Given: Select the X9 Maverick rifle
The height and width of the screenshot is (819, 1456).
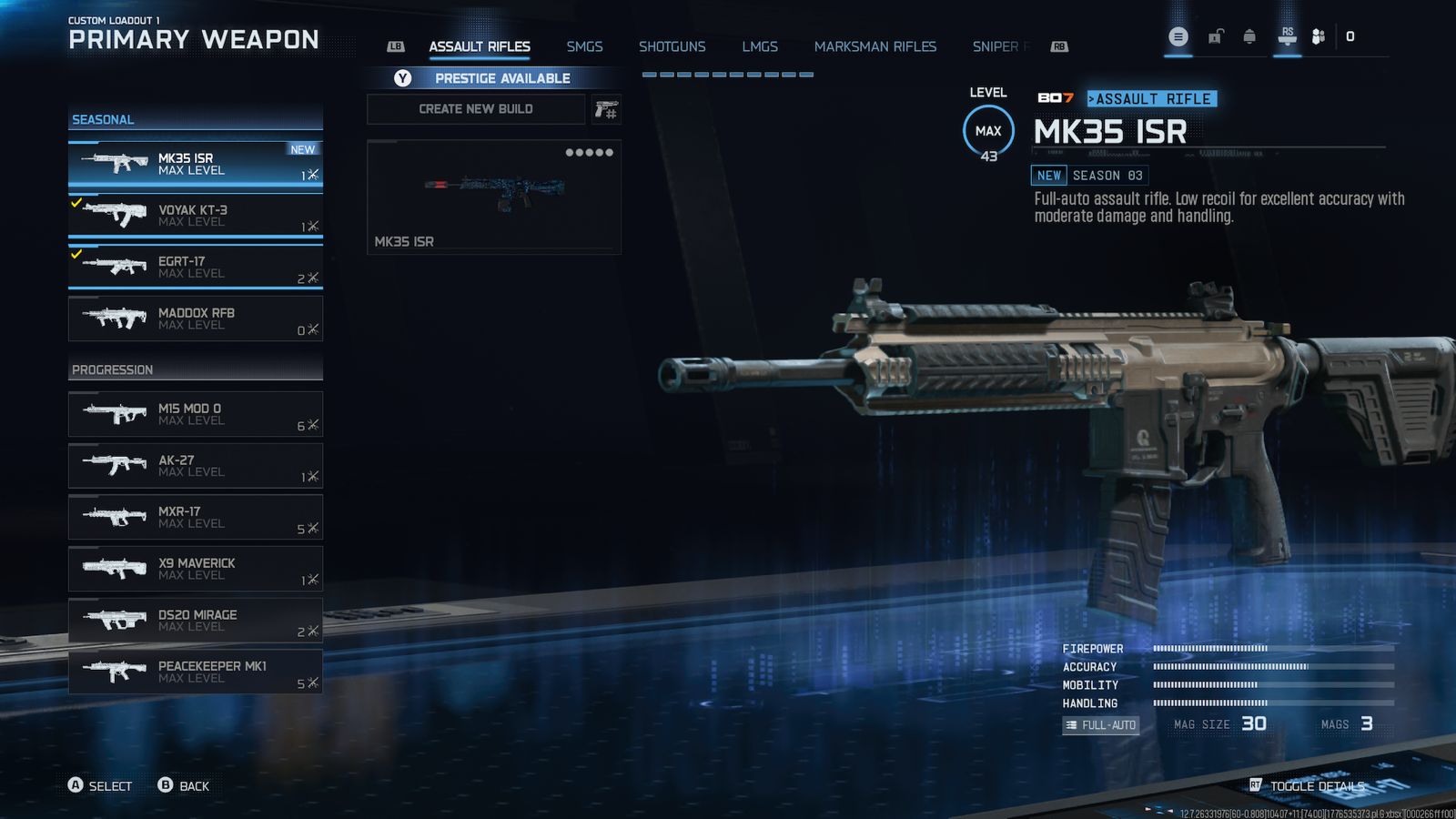Looking at the screenshot, I should pyautogui.click(x=195, y=569).
